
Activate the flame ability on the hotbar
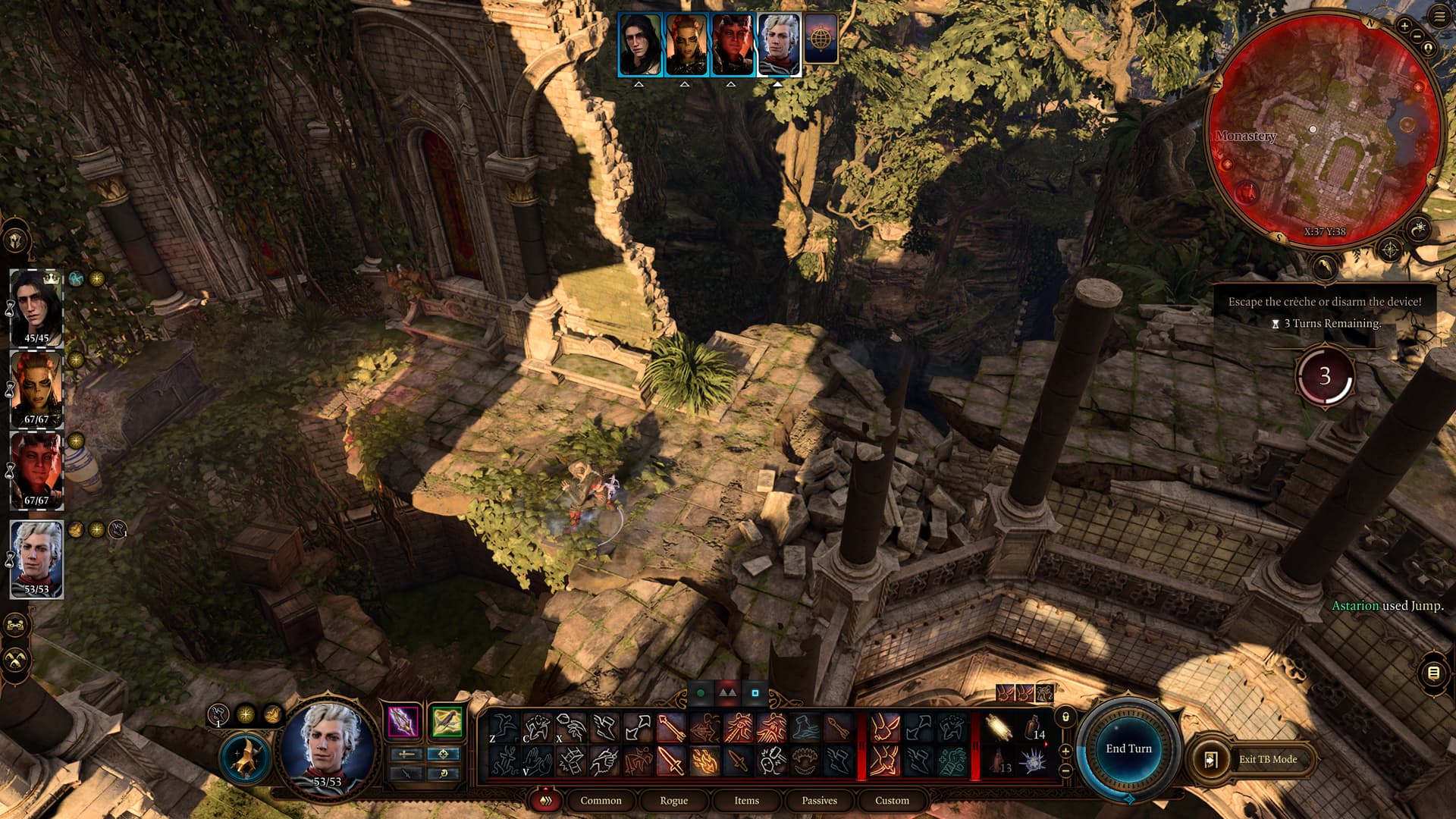(705, 761)
